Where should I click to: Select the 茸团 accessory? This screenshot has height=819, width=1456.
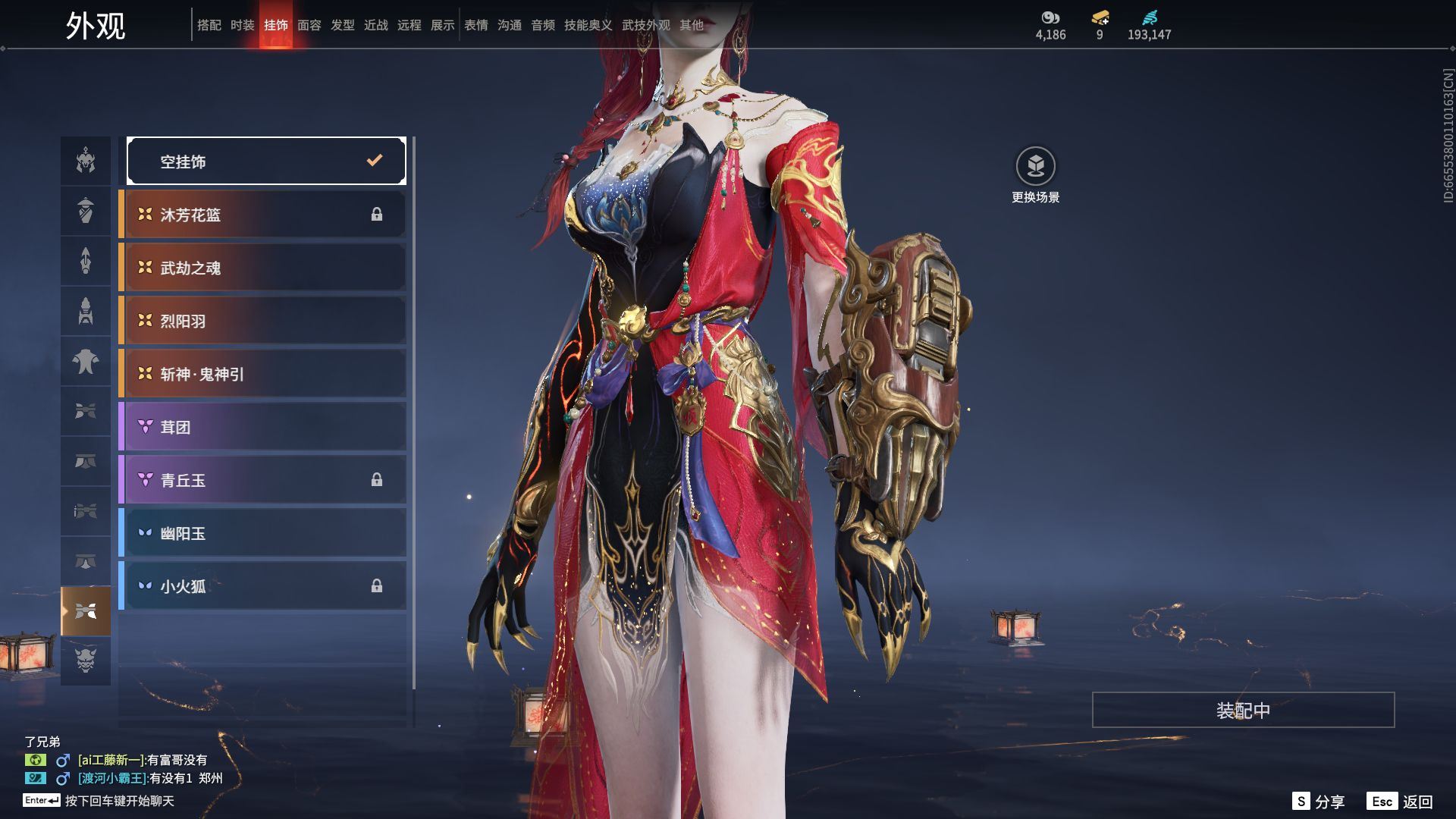(x=263, y=427)
